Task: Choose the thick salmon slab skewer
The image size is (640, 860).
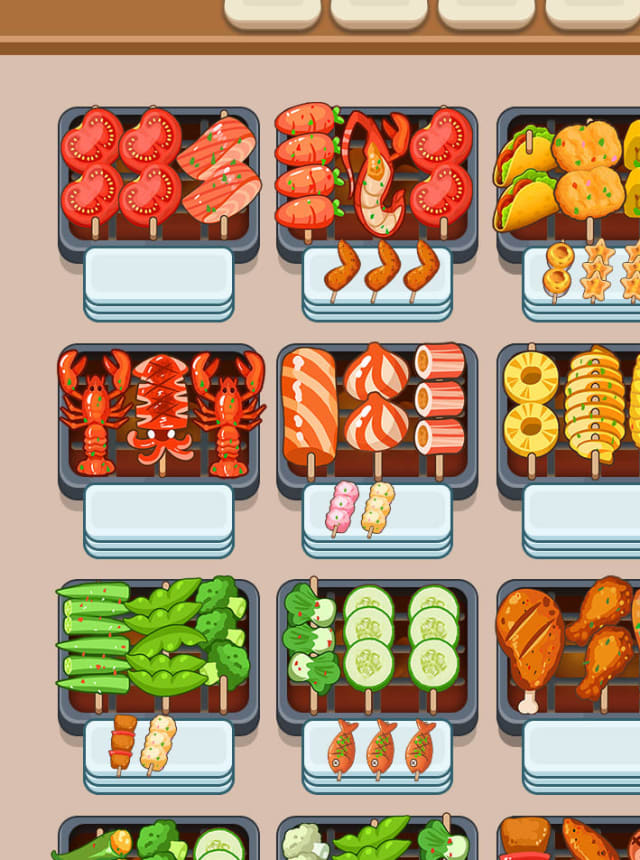Action: 309,406
